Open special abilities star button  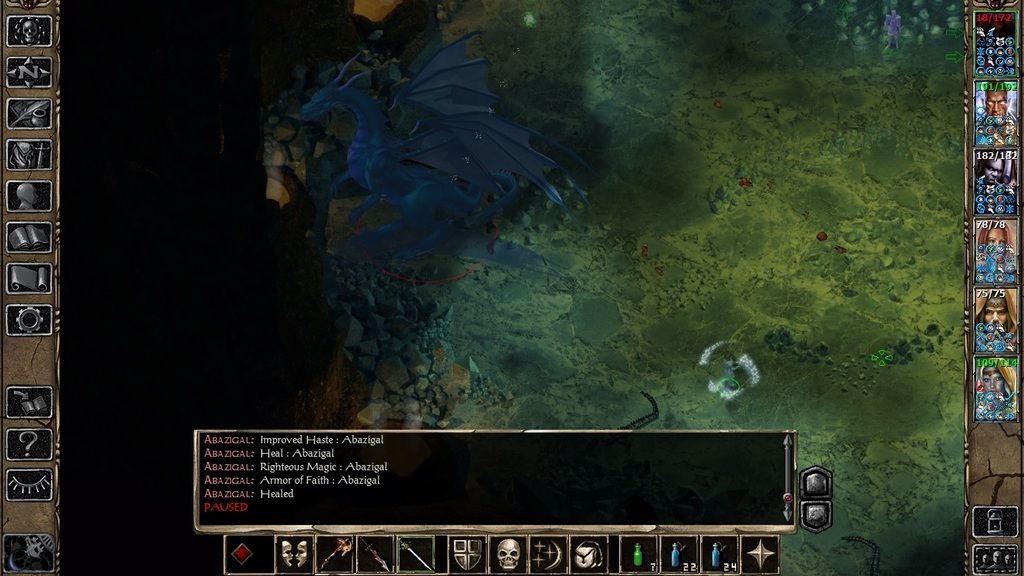tap(759, 555)
